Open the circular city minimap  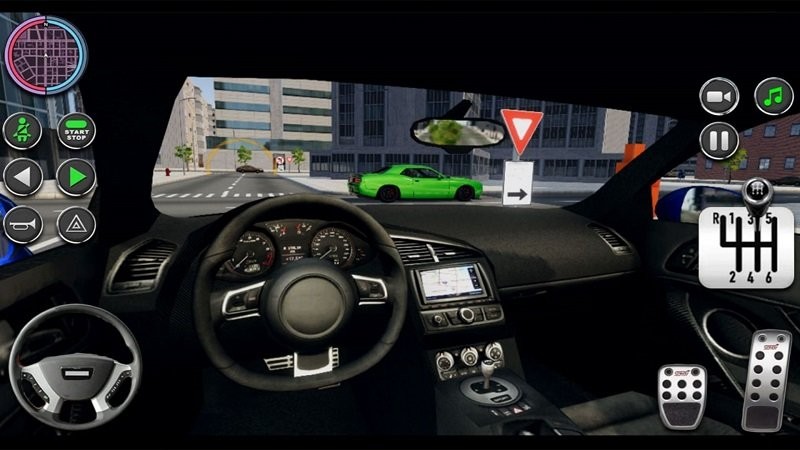tap(46, 54)
